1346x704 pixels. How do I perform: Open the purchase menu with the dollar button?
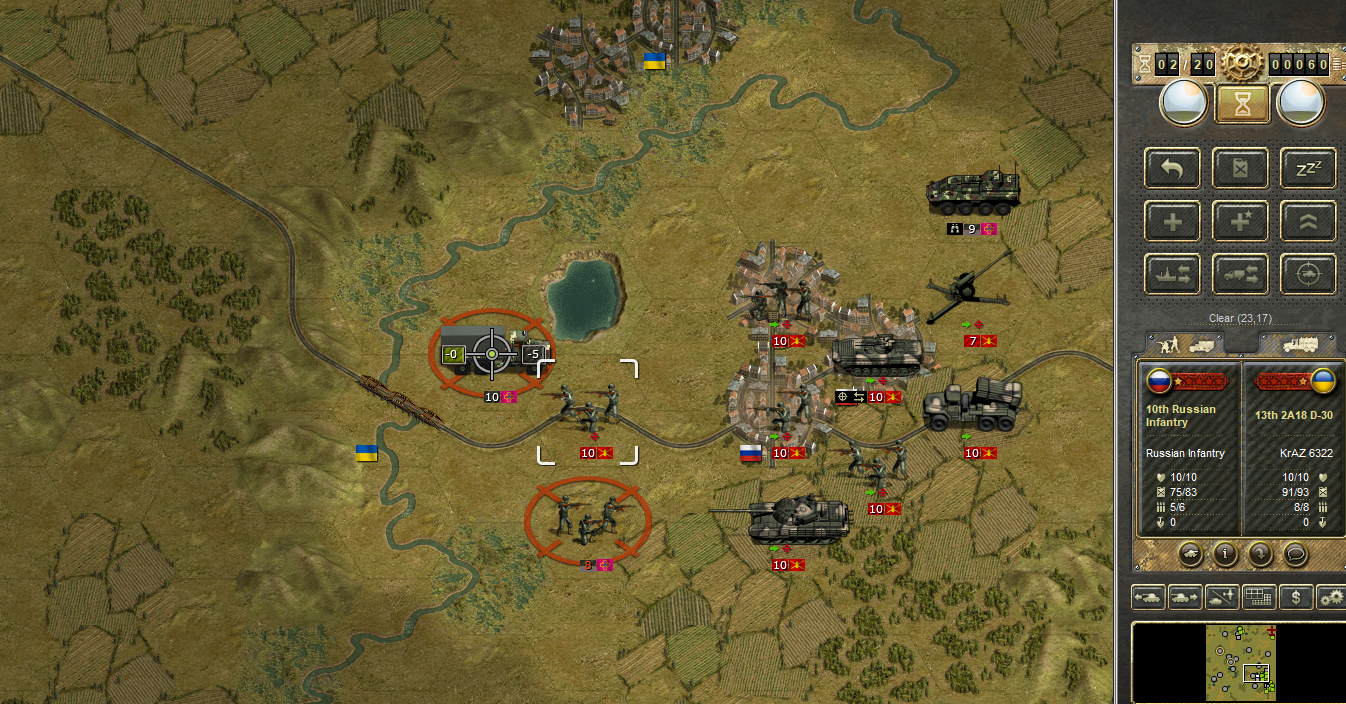[1296, 598]
